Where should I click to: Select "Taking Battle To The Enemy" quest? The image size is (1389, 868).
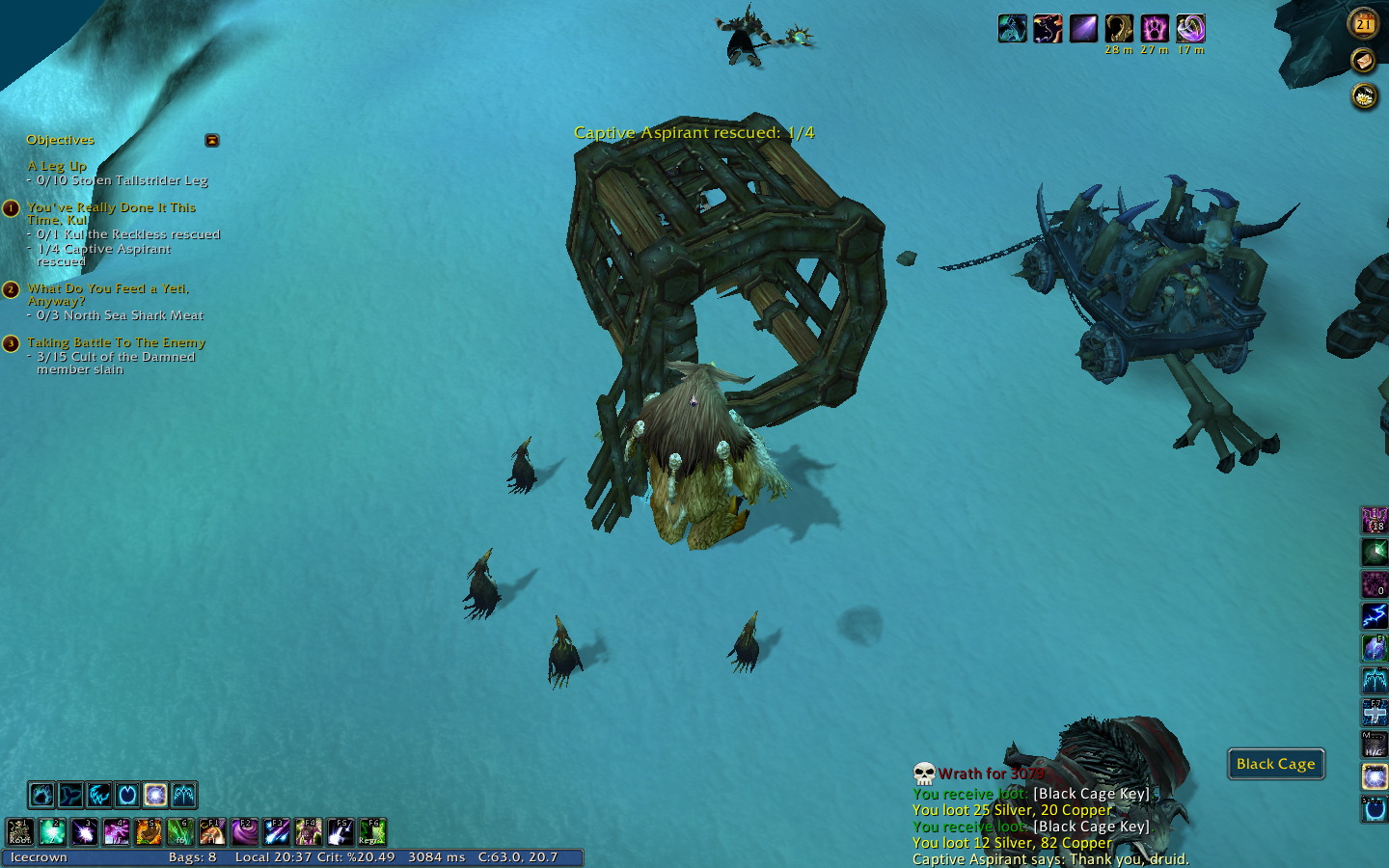click(x=116, y=342)
